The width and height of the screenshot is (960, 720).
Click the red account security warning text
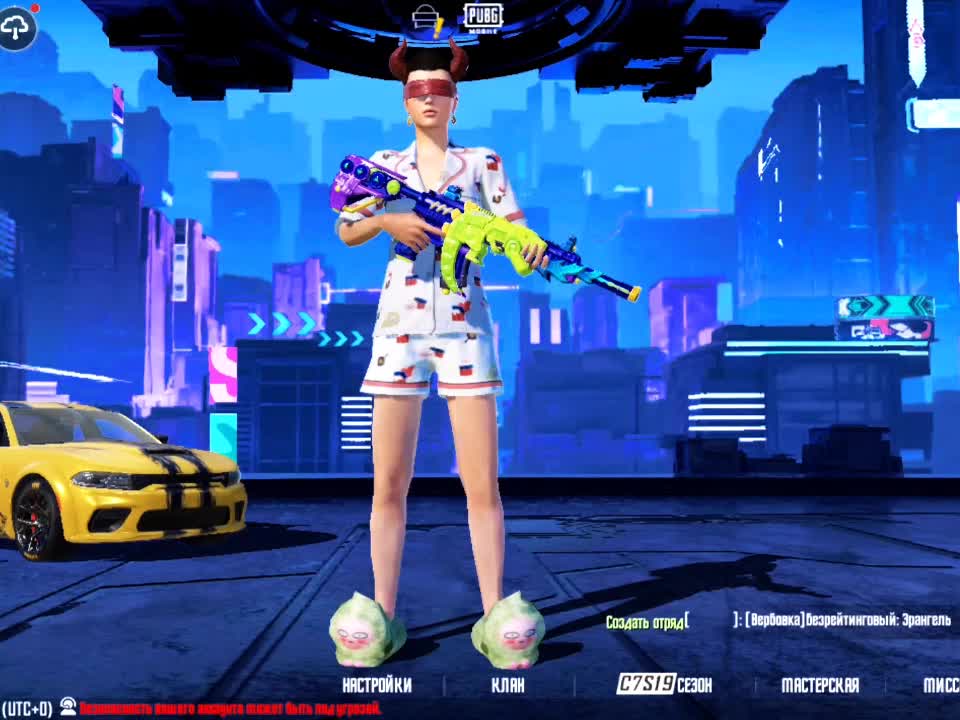(x=230, y=708)
